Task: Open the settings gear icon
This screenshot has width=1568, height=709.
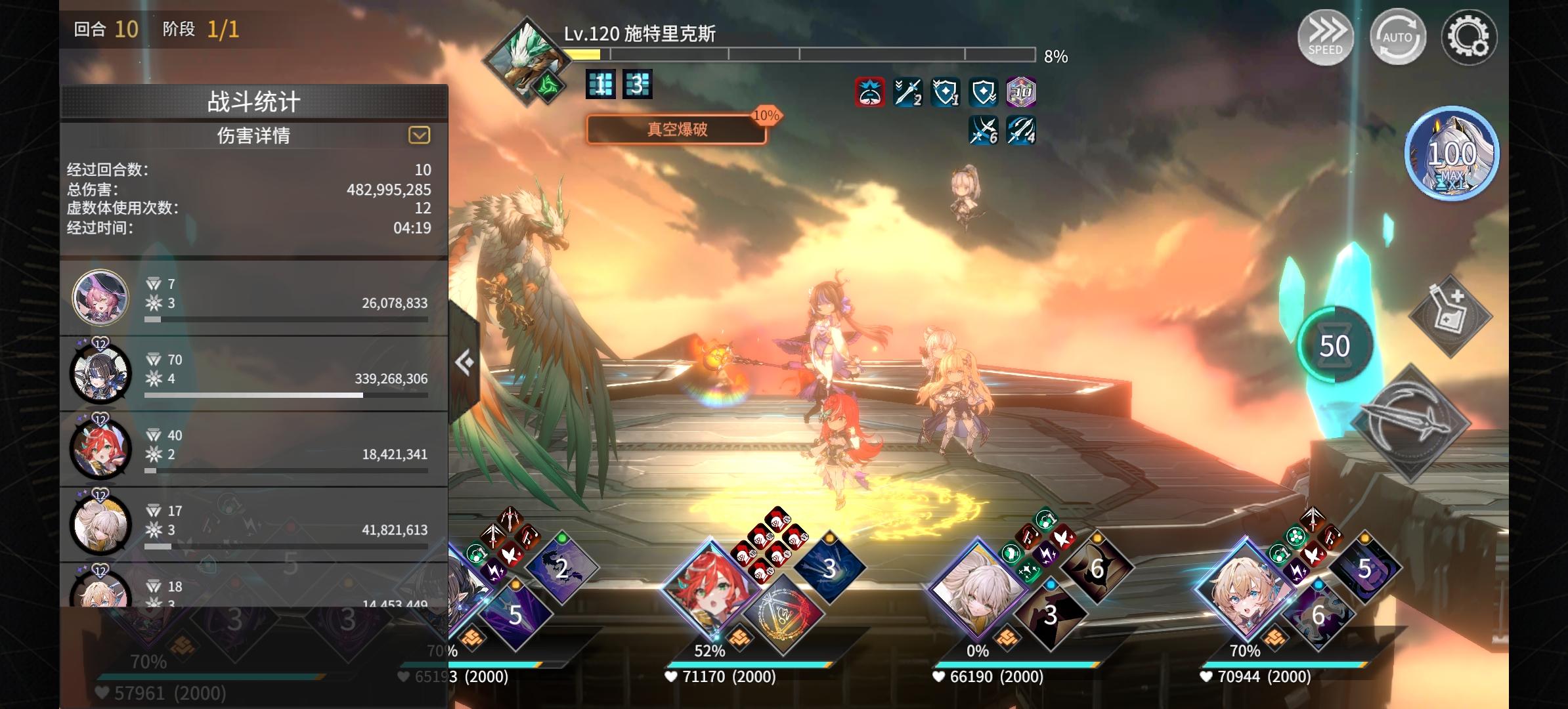Action: pos(1471,37)
